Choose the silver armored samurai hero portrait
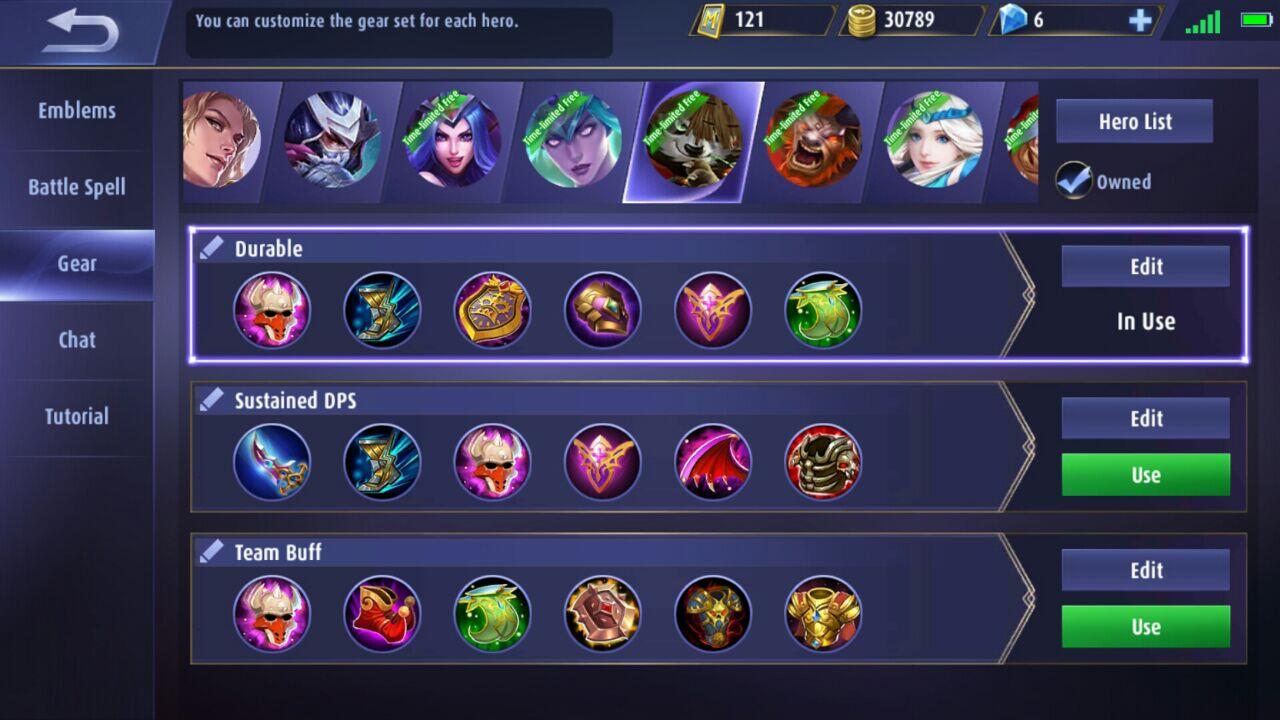Viewport: 1280px width, 720px height. 332,139
